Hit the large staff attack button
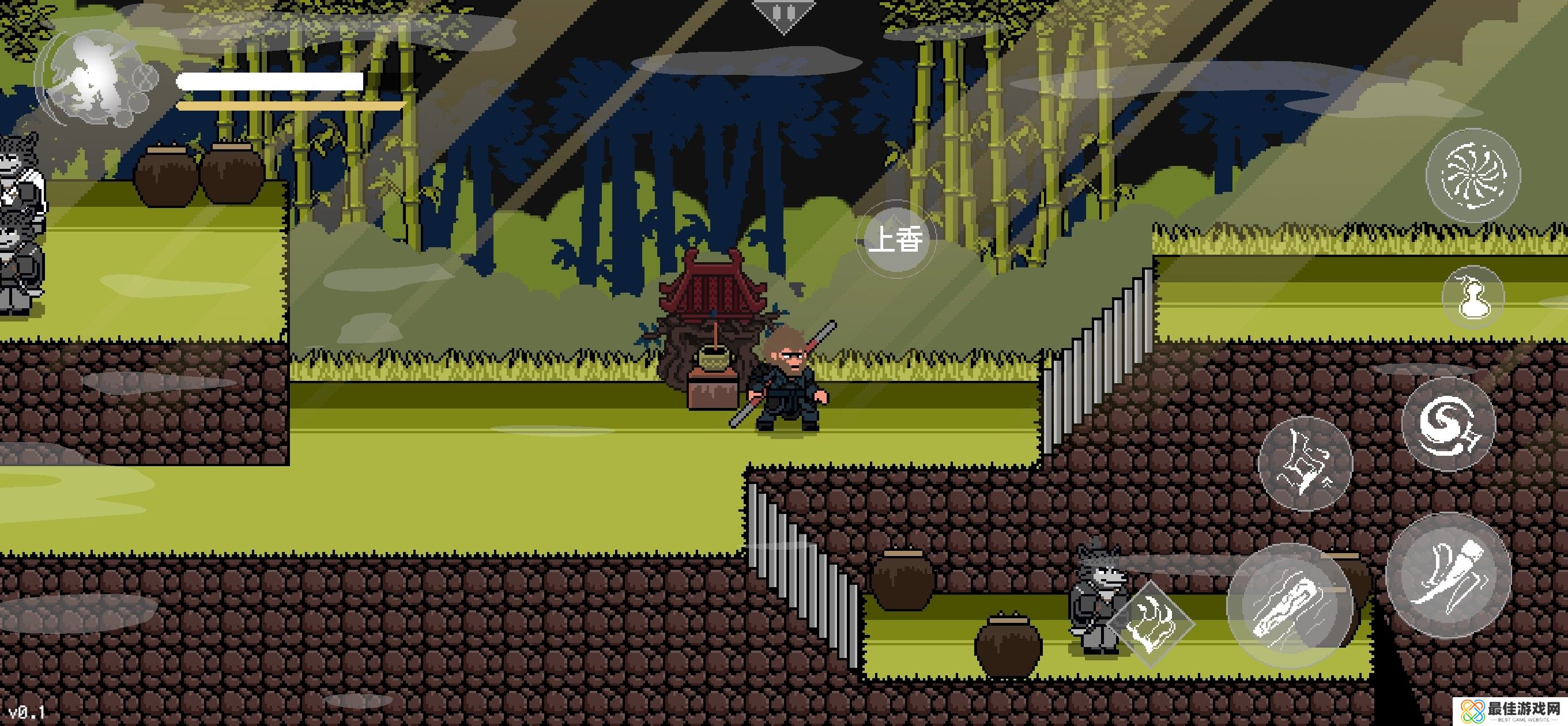The width and height of the screenshot is (1568, 726). click(1449, 575)
